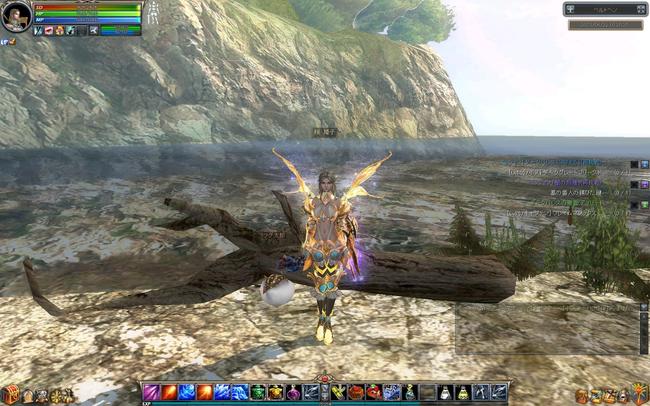Select the red lips buff icon
This screenshot has height=406, width=650.
point(48,31)
